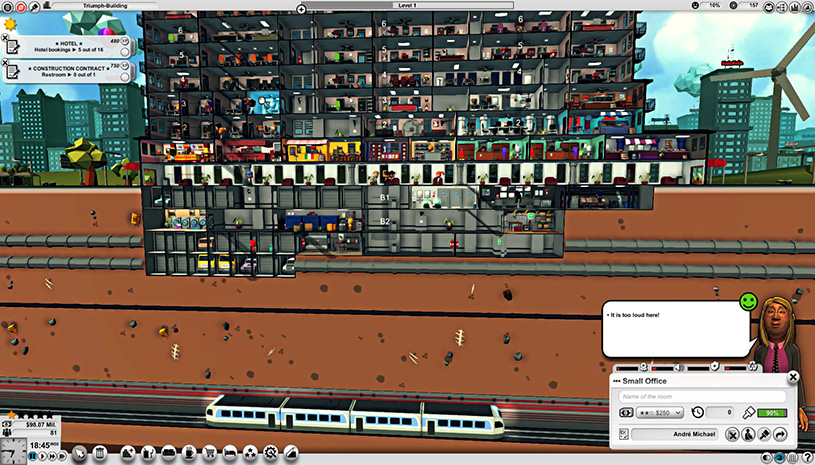
Task: Click the plus button on the top bar
Action: point(301,8)
